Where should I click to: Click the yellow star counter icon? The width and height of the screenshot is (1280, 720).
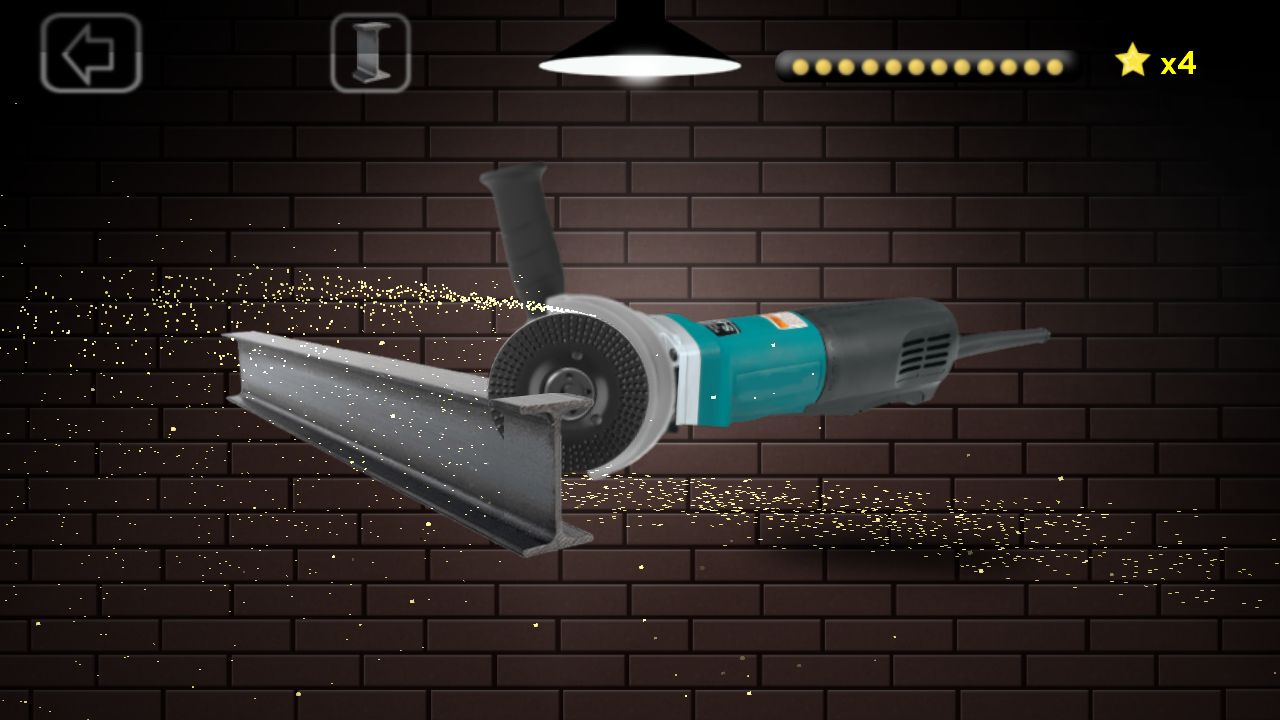1131,62
